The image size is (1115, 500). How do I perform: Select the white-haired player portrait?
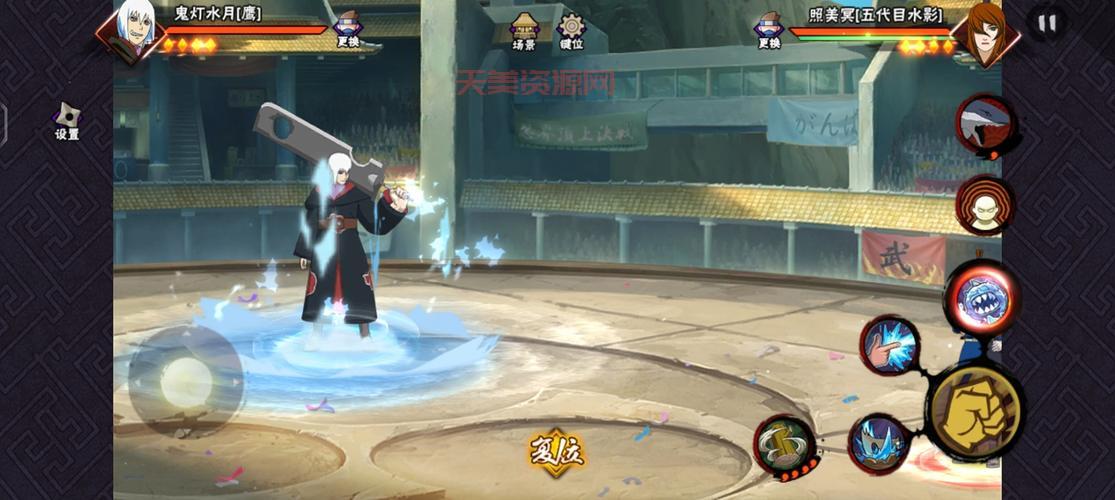pos(134,29)
